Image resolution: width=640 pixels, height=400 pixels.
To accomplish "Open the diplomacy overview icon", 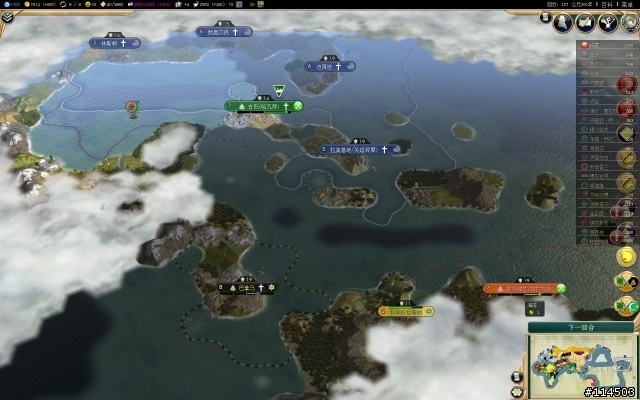I will coord(609,22).
